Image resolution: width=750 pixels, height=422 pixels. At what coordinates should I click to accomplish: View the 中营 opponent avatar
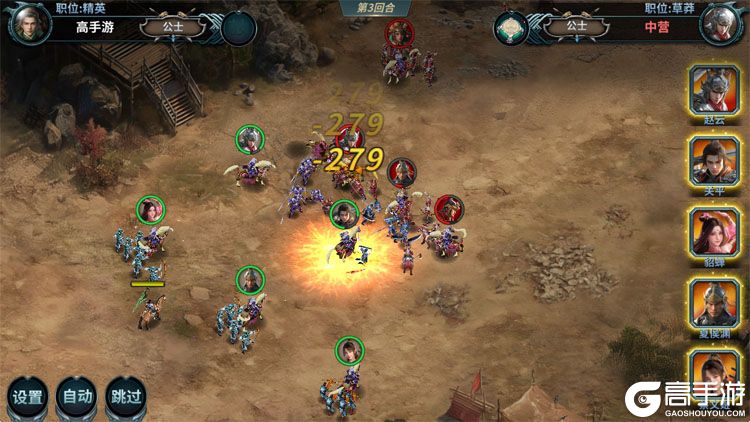(x=721, y=24)
